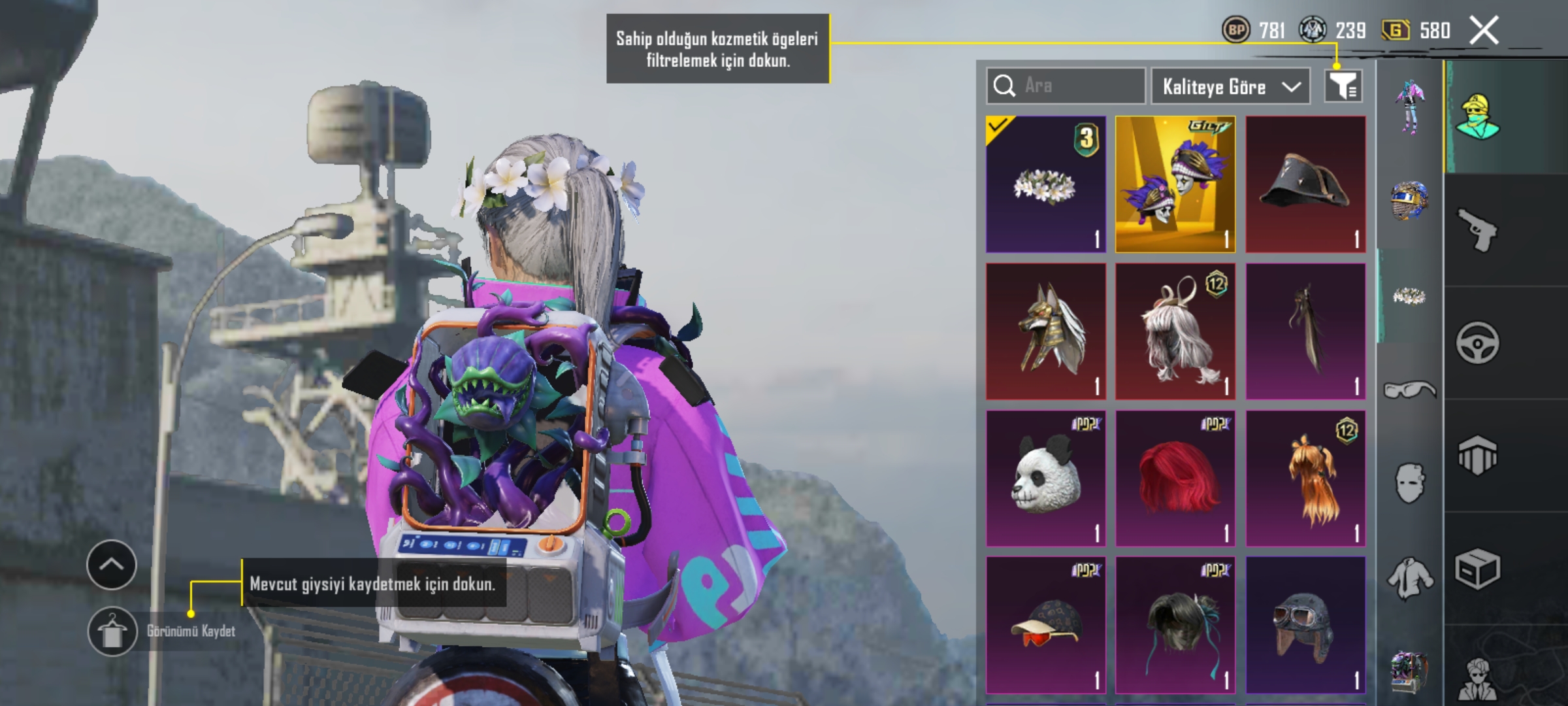Image resolution: width=1568 pixels, height=706 pixels.
Task: Switch to the pistol weapons tab
Action: [x=1477, y=229]
